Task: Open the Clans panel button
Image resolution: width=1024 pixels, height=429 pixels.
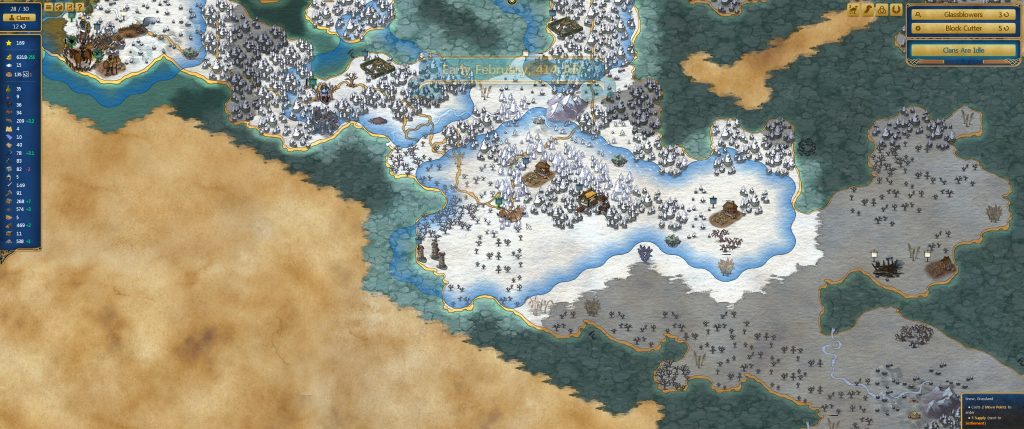Action: [21, 17]
